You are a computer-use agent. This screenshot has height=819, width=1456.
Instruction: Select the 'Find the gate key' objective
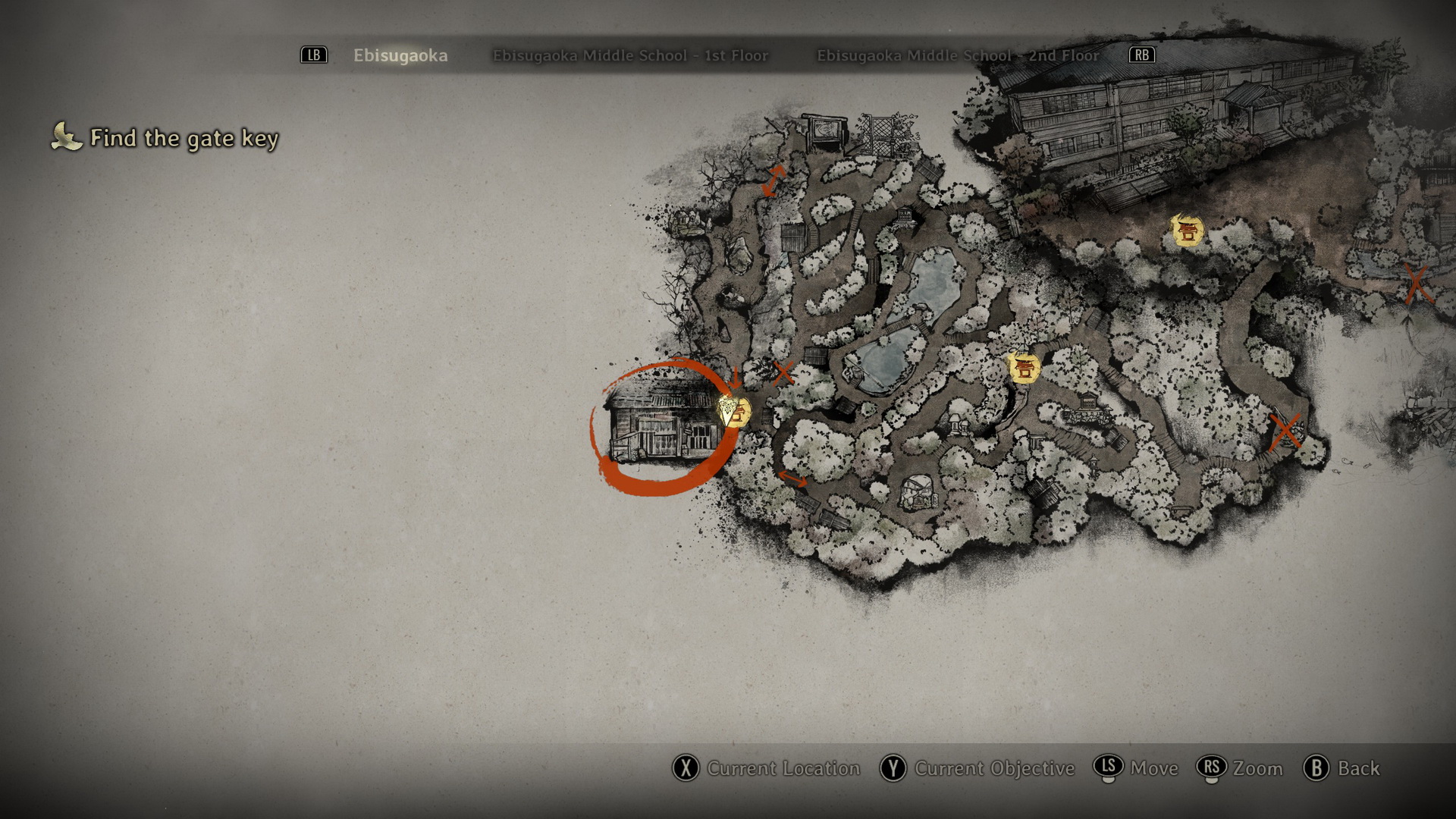tap(184, 138)
